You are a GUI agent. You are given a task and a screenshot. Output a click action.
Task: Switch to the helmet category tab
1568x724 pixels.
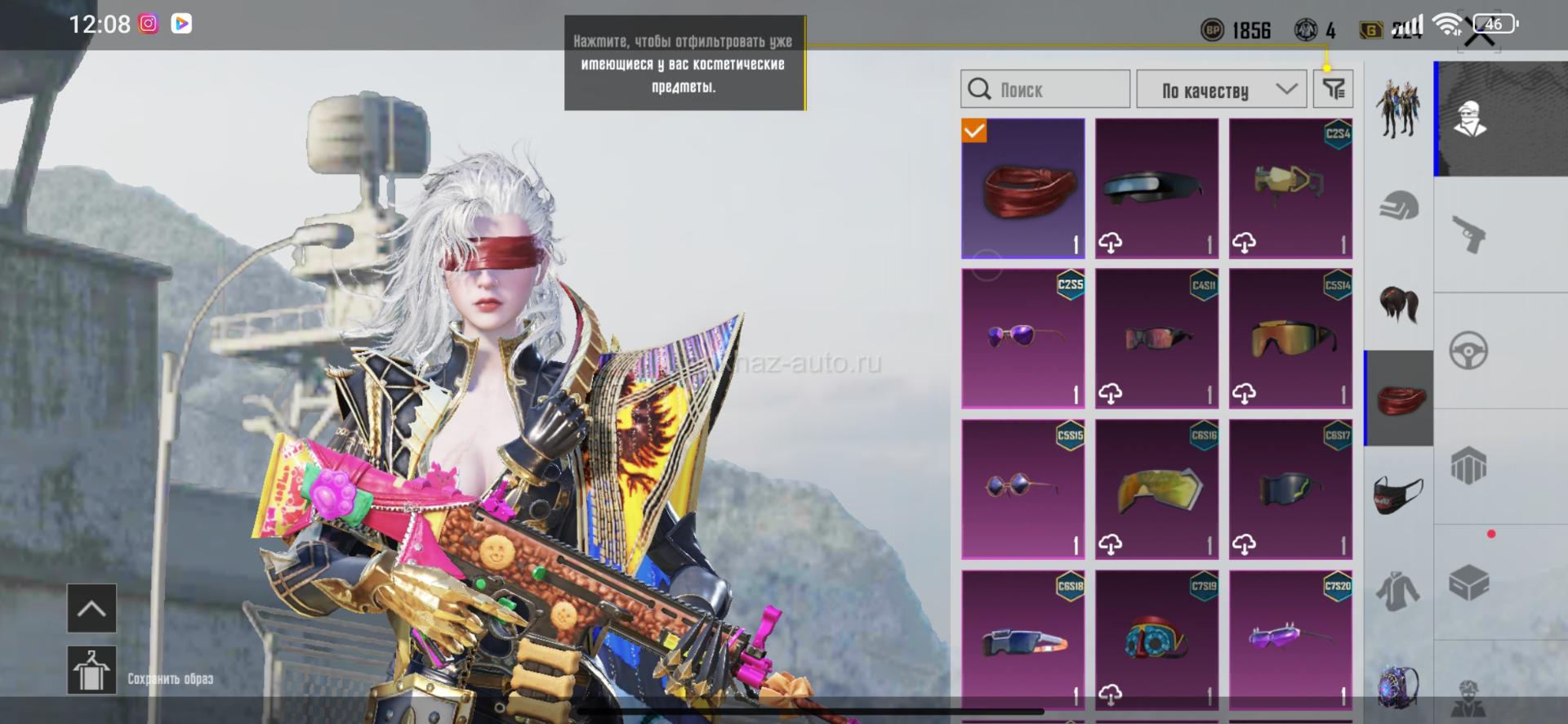pyautogui.click(x=1399, y=206)
